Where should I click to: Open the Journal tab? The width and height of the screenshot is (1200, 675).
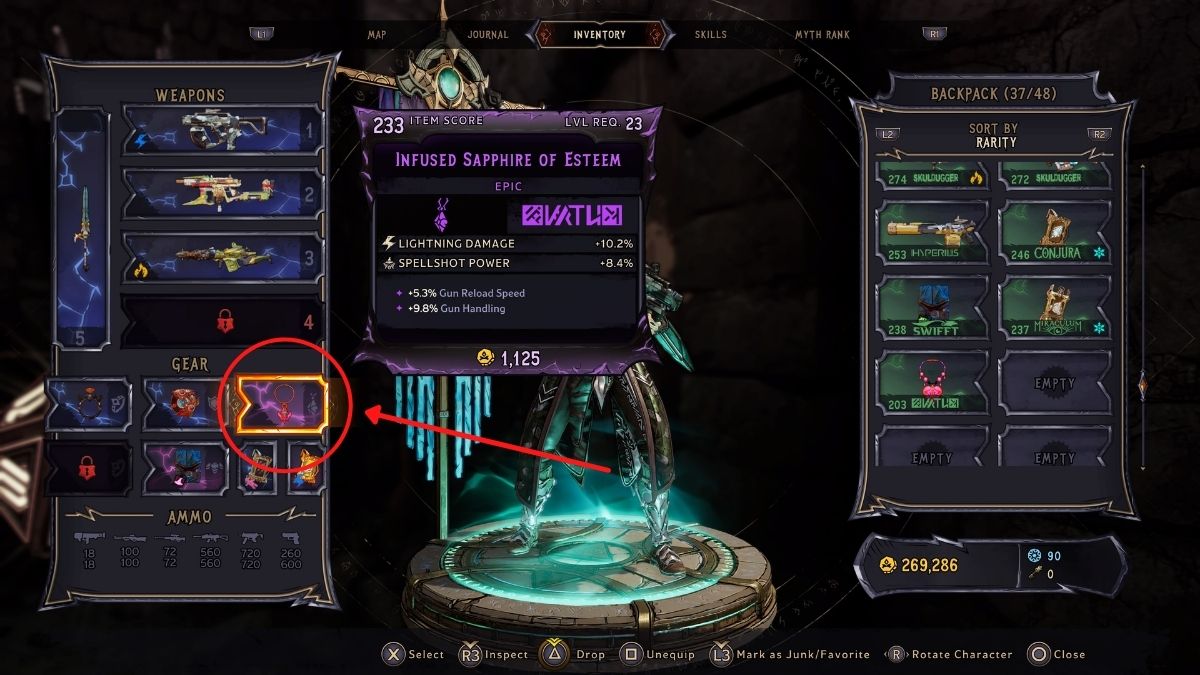point(487,34)
